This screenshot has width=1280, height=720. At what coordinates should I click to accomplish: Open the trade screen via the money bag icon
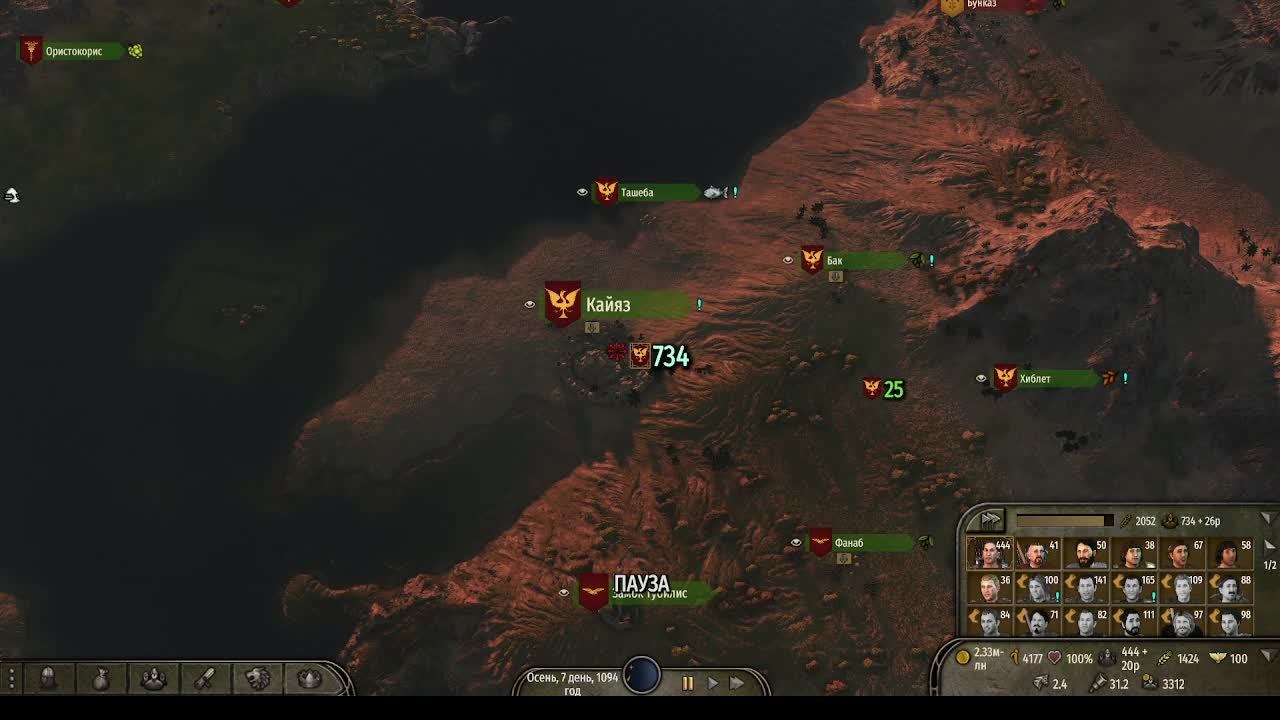pyautogui.click(x=100, y=679)
